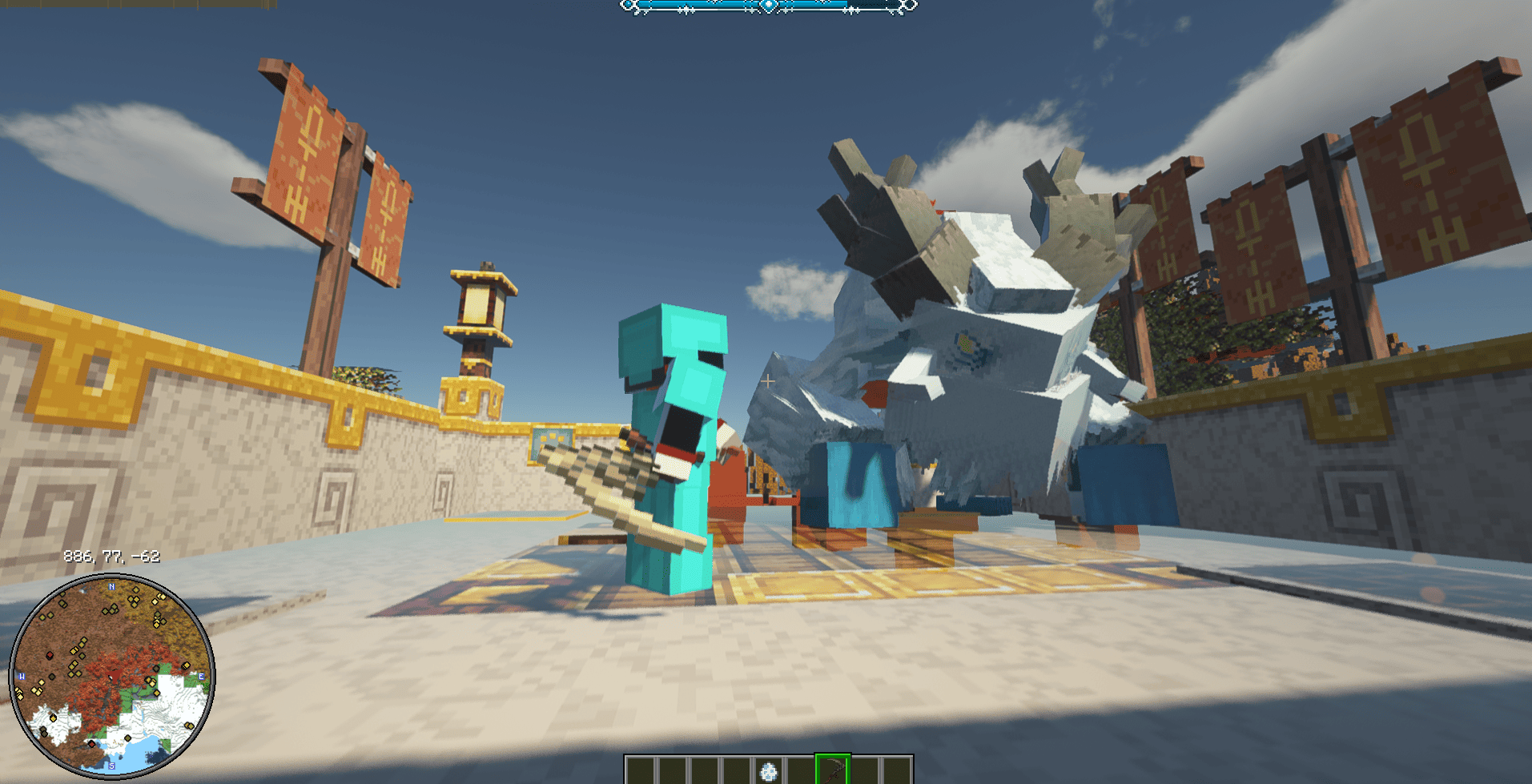The height and width of the screenshot is (784, 1532).
Task: Click the red waypoint marker on the minimap
Action: [50, 655]
